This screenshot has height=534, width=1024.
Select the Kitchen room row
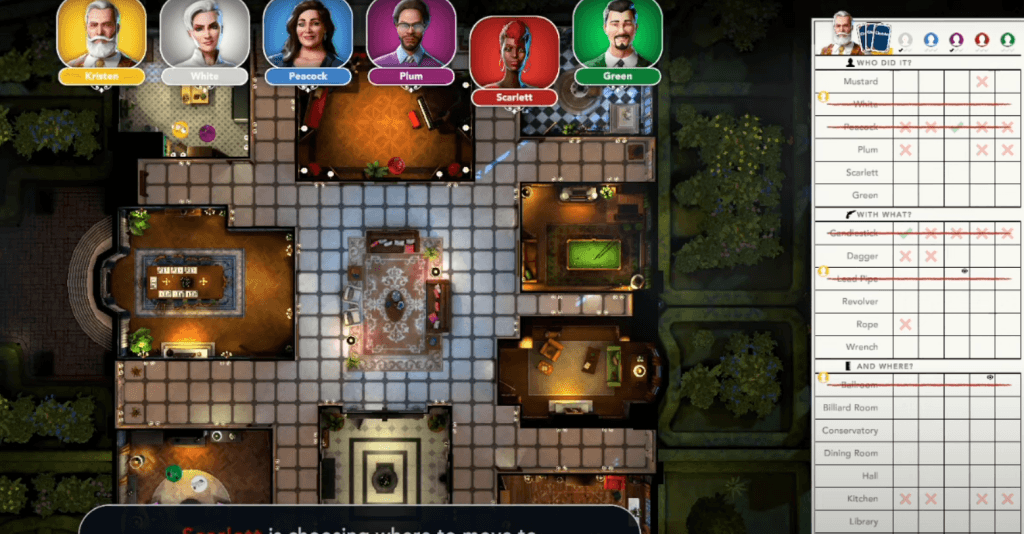[860, 498]
